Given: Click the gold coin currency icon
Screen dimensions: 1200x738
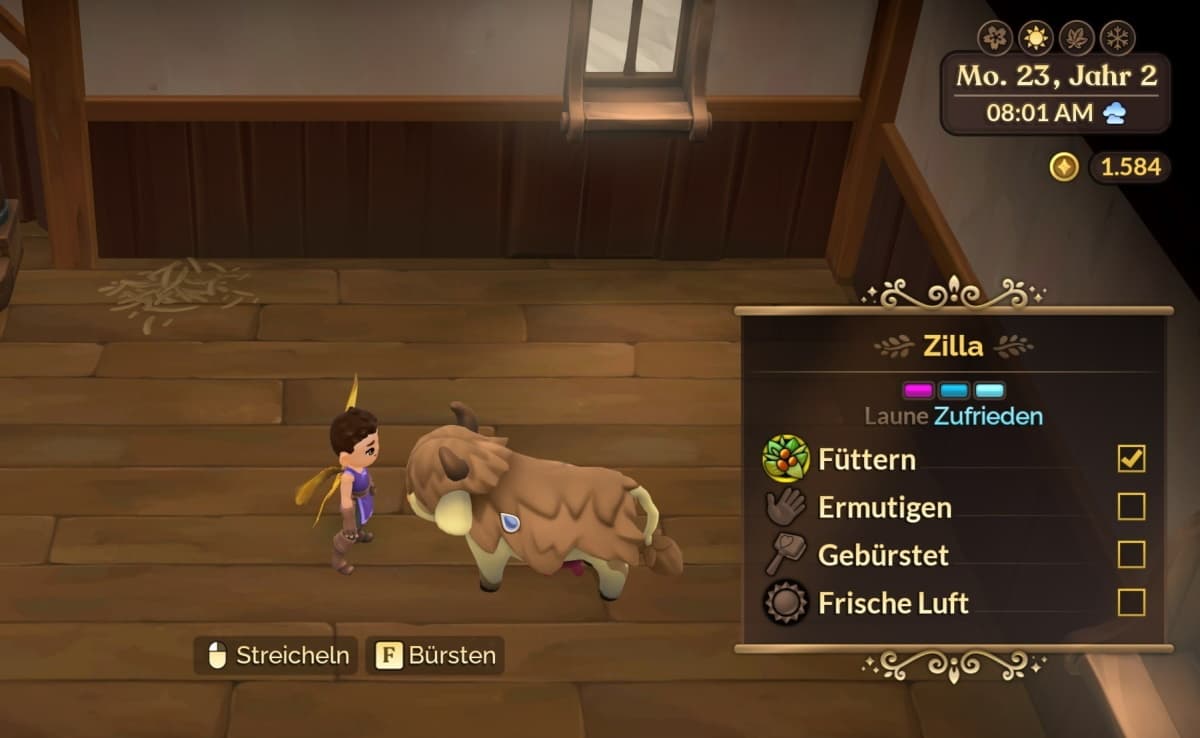Looking at the screenshot, I should pos(1064,167).
